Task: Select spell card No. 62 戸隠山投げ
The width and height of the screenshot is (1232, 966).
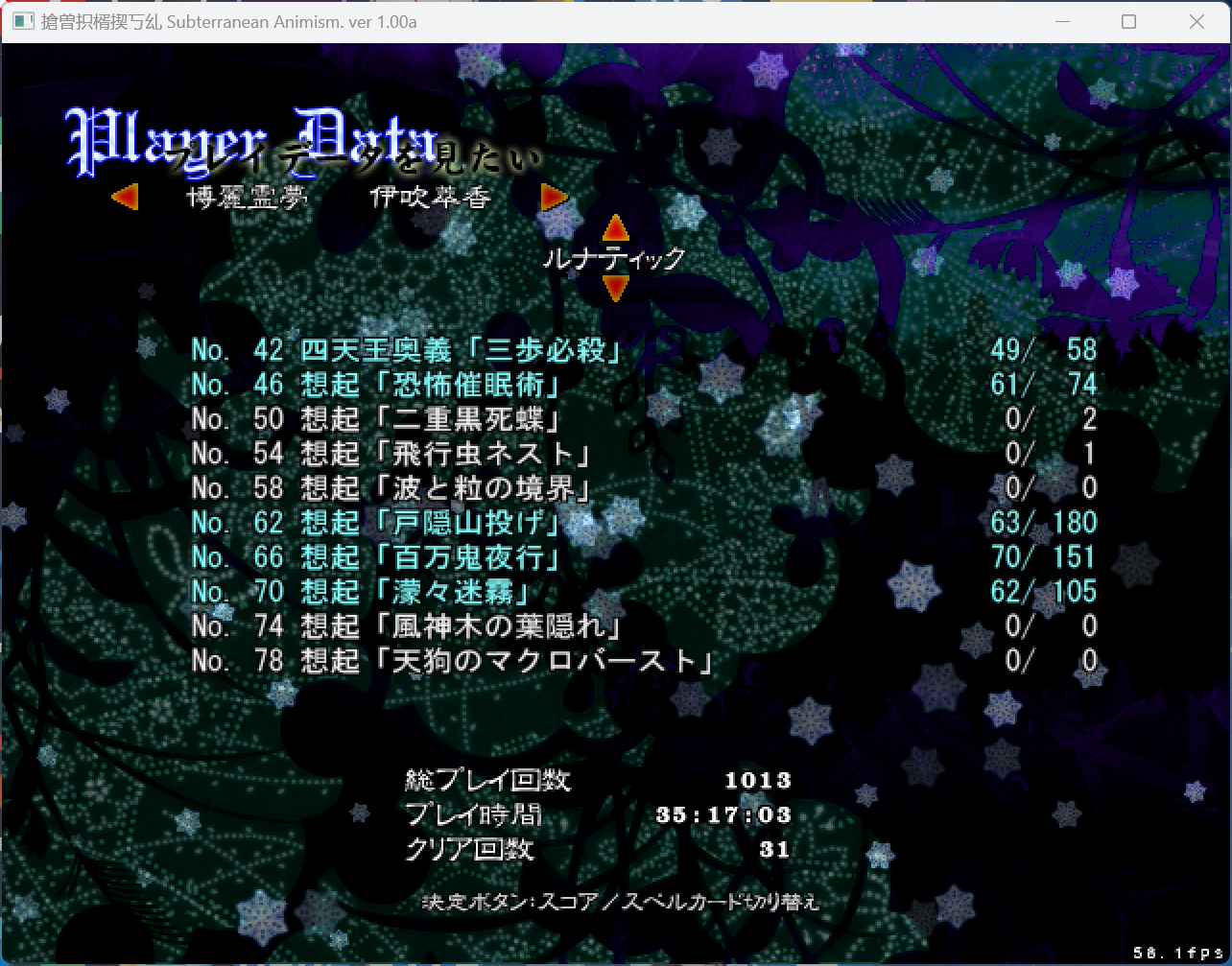Action: click(375, 523)
